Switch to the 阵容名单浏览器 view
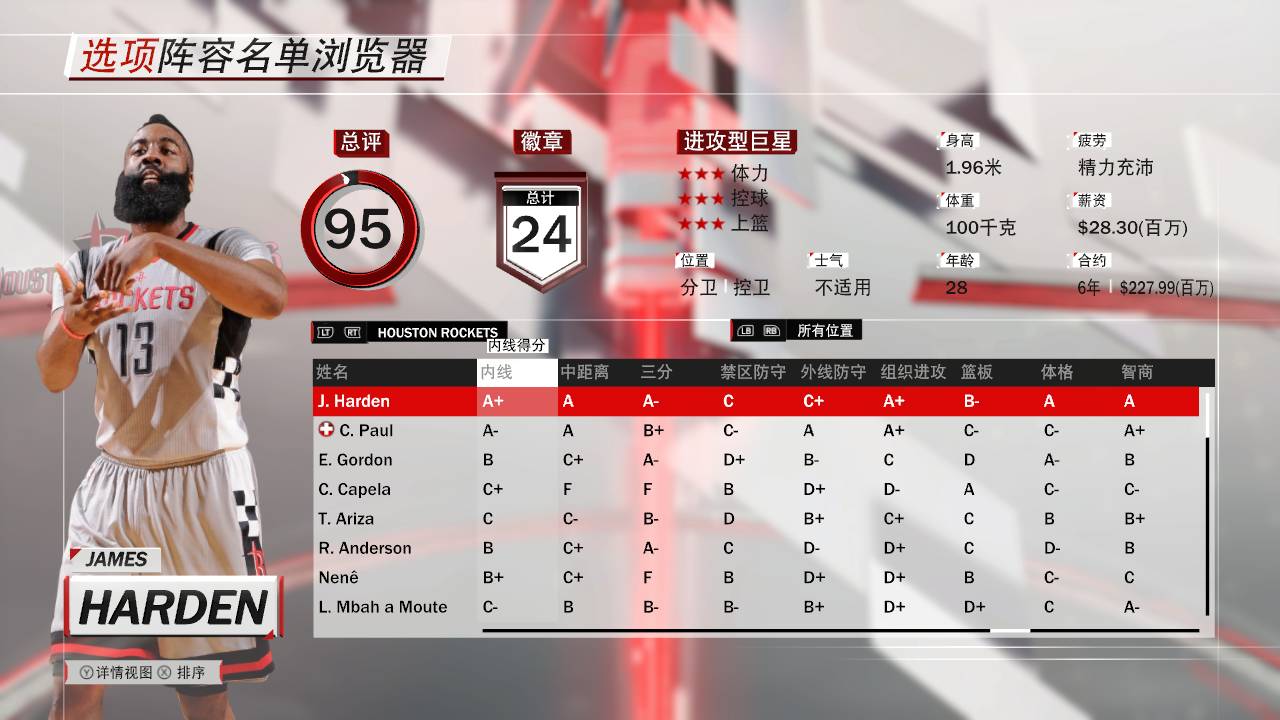The height and width of the screenshot is (720, 1280). (x=293, y=60)
